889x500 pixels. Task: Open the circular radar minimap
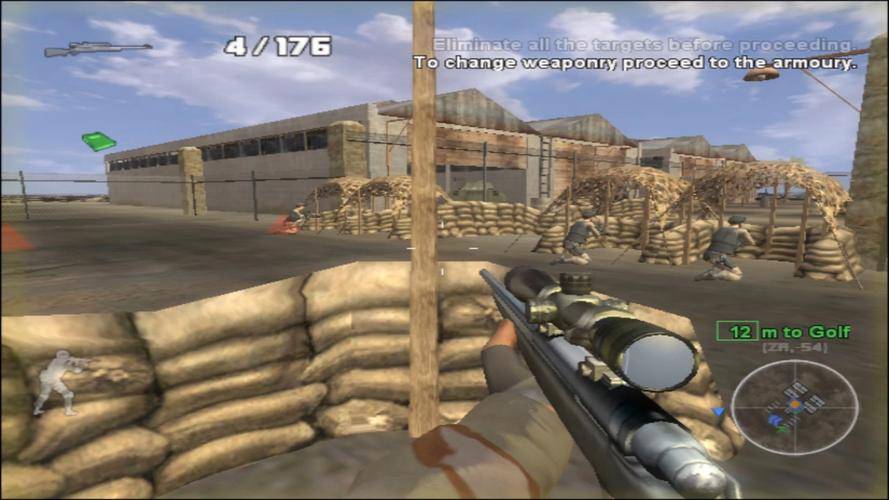click(x=794, y=406)
